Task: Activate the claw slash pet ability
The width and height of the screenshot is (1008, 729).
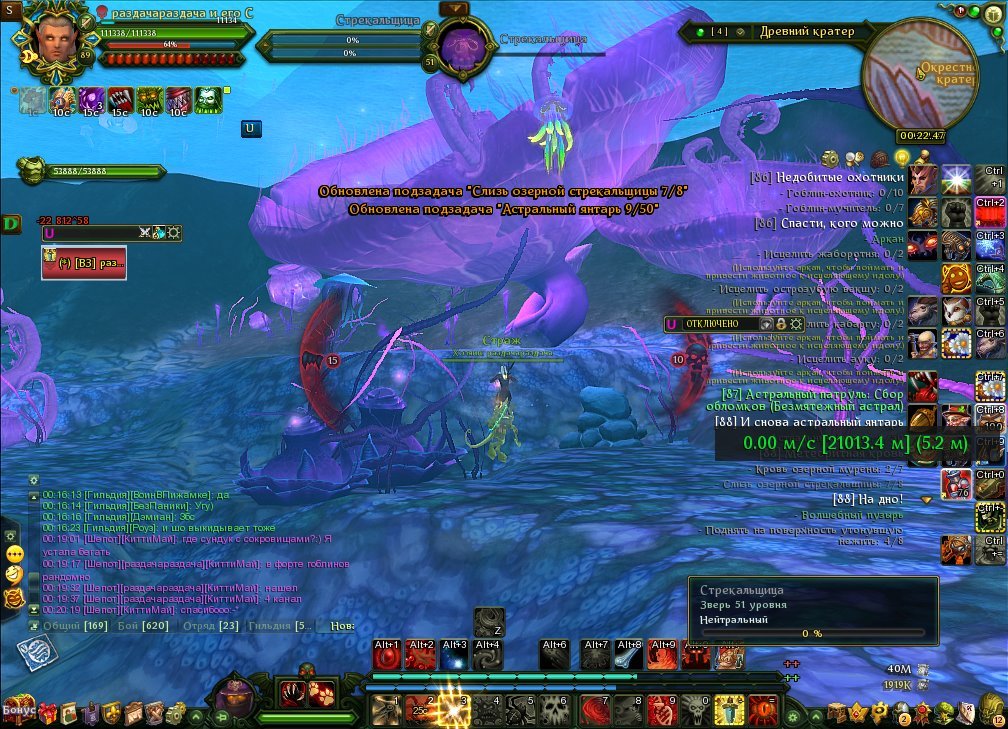Action: 293,692
